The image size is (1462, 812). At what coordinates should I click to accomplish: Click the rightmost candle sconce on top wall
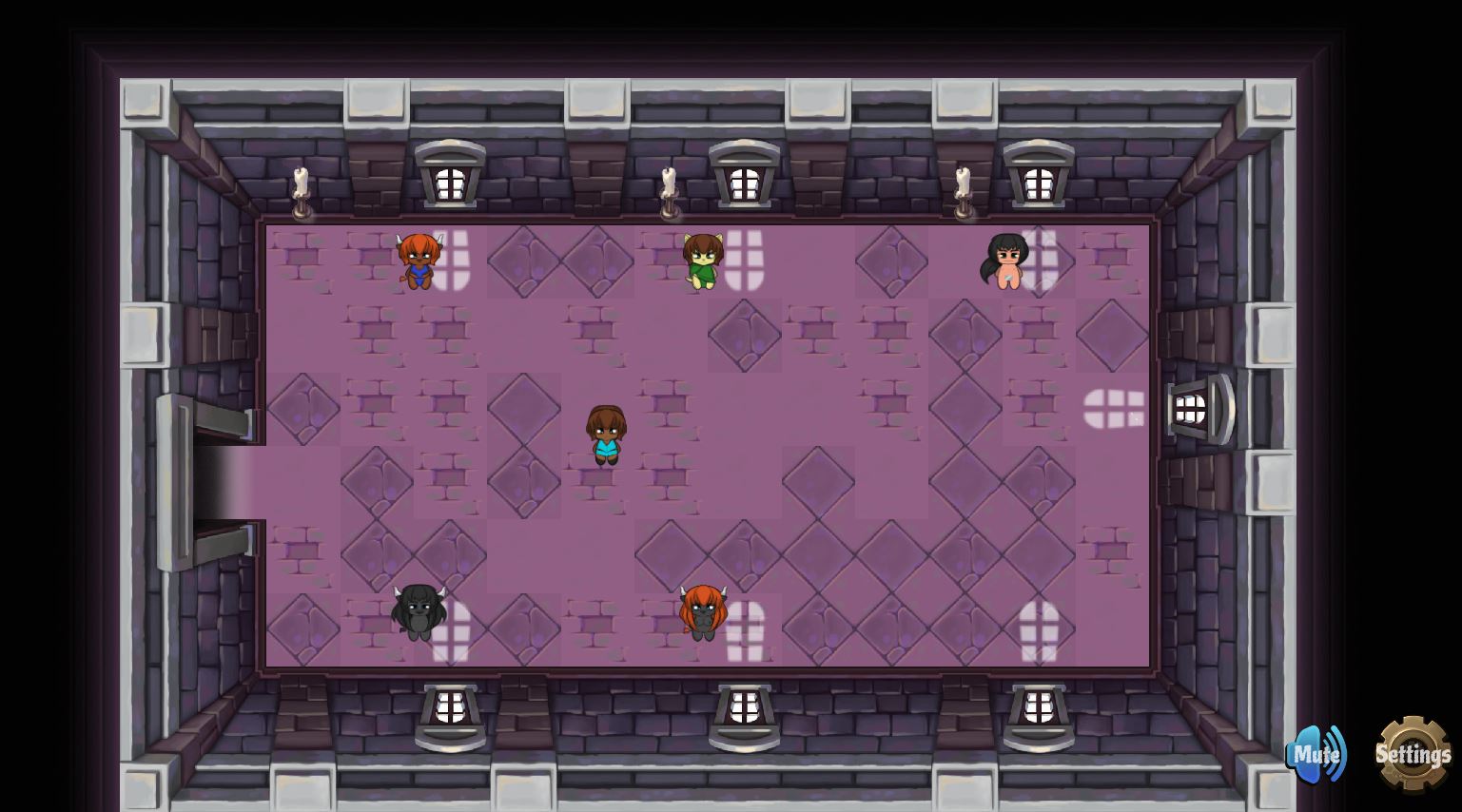964,187
